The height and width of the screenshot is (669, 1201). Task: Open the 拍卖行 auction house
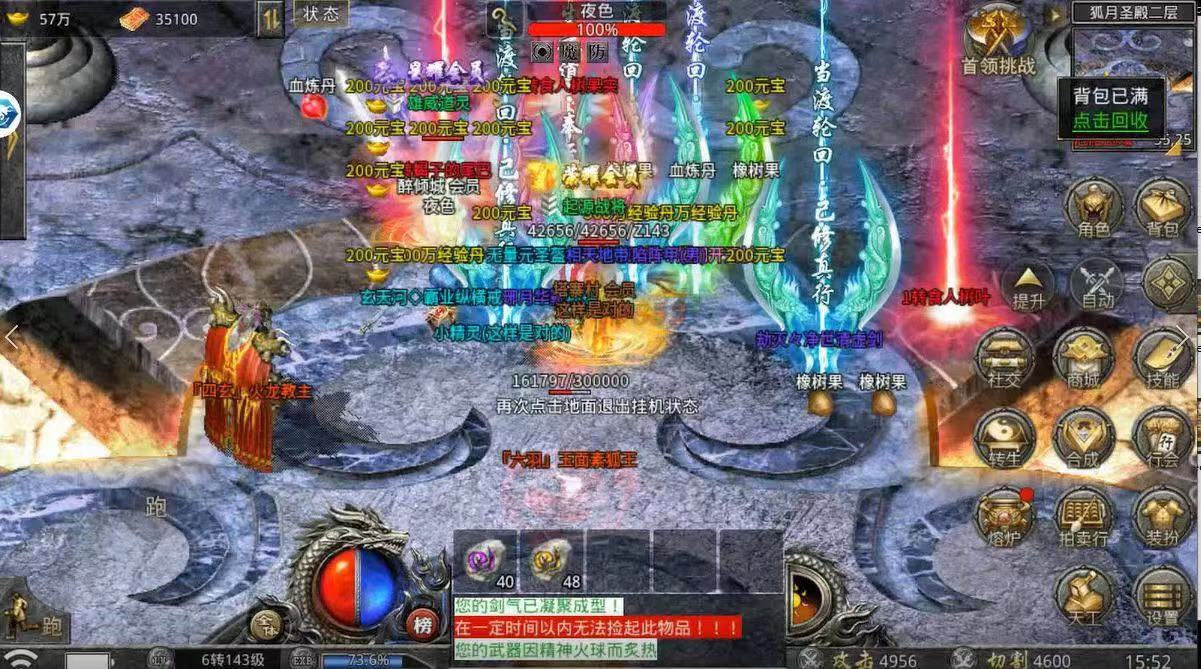tap(1083, 516)
